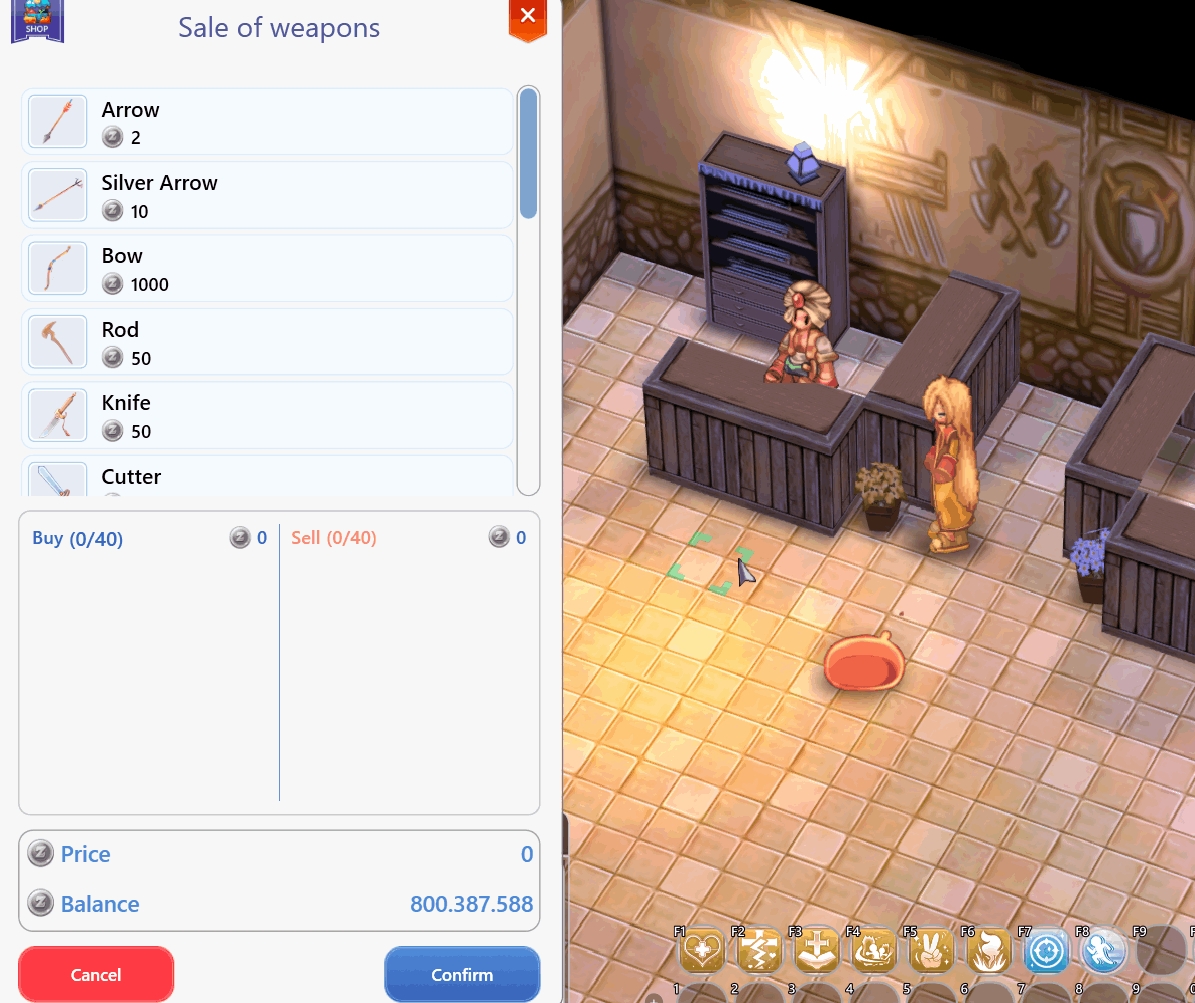Pick the Bow priced at 1000
The height and width of the screenshot is (1003, 1195).
coord(267,268)
